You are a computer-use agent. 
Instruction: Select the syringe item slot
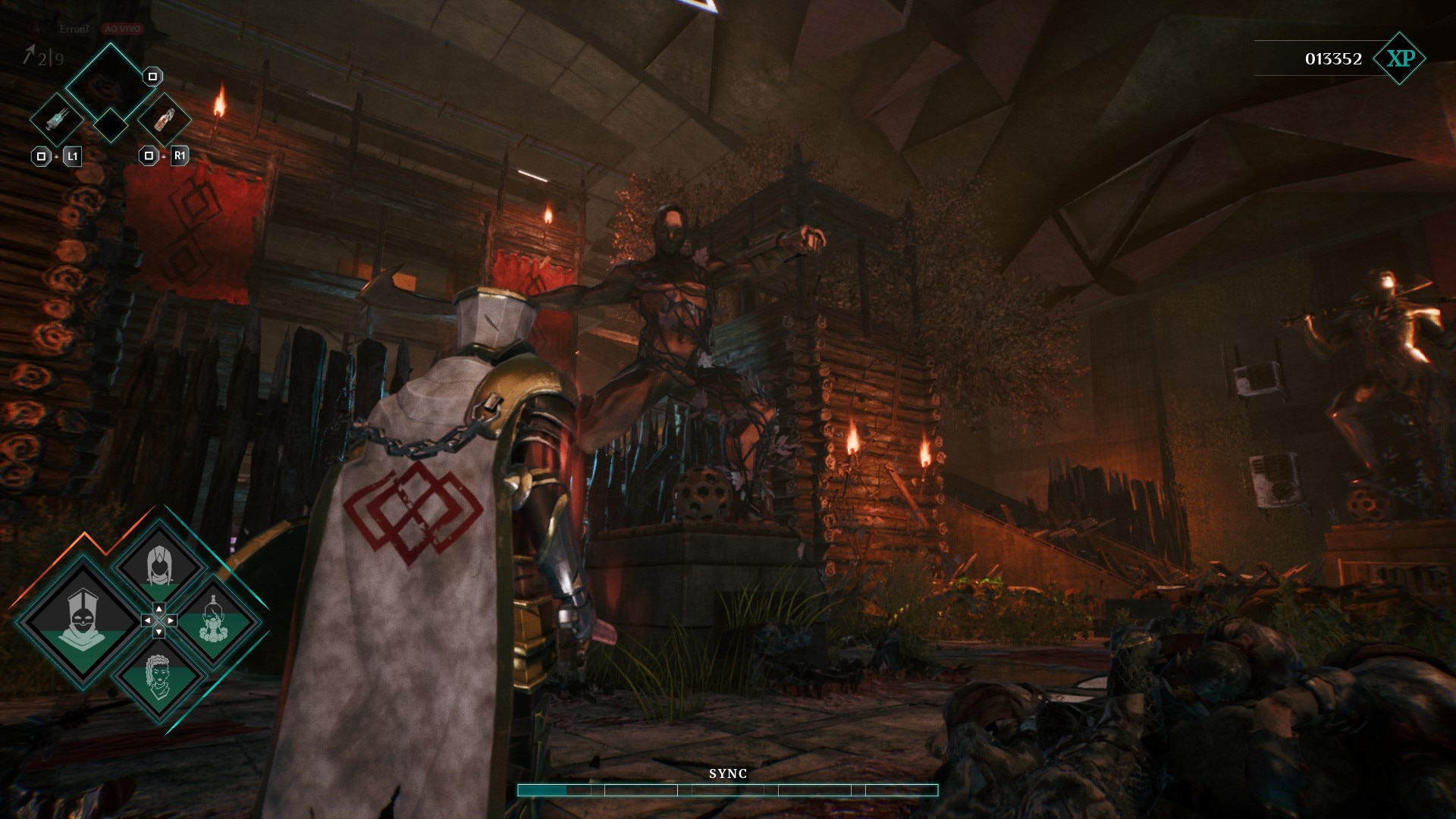57,121
